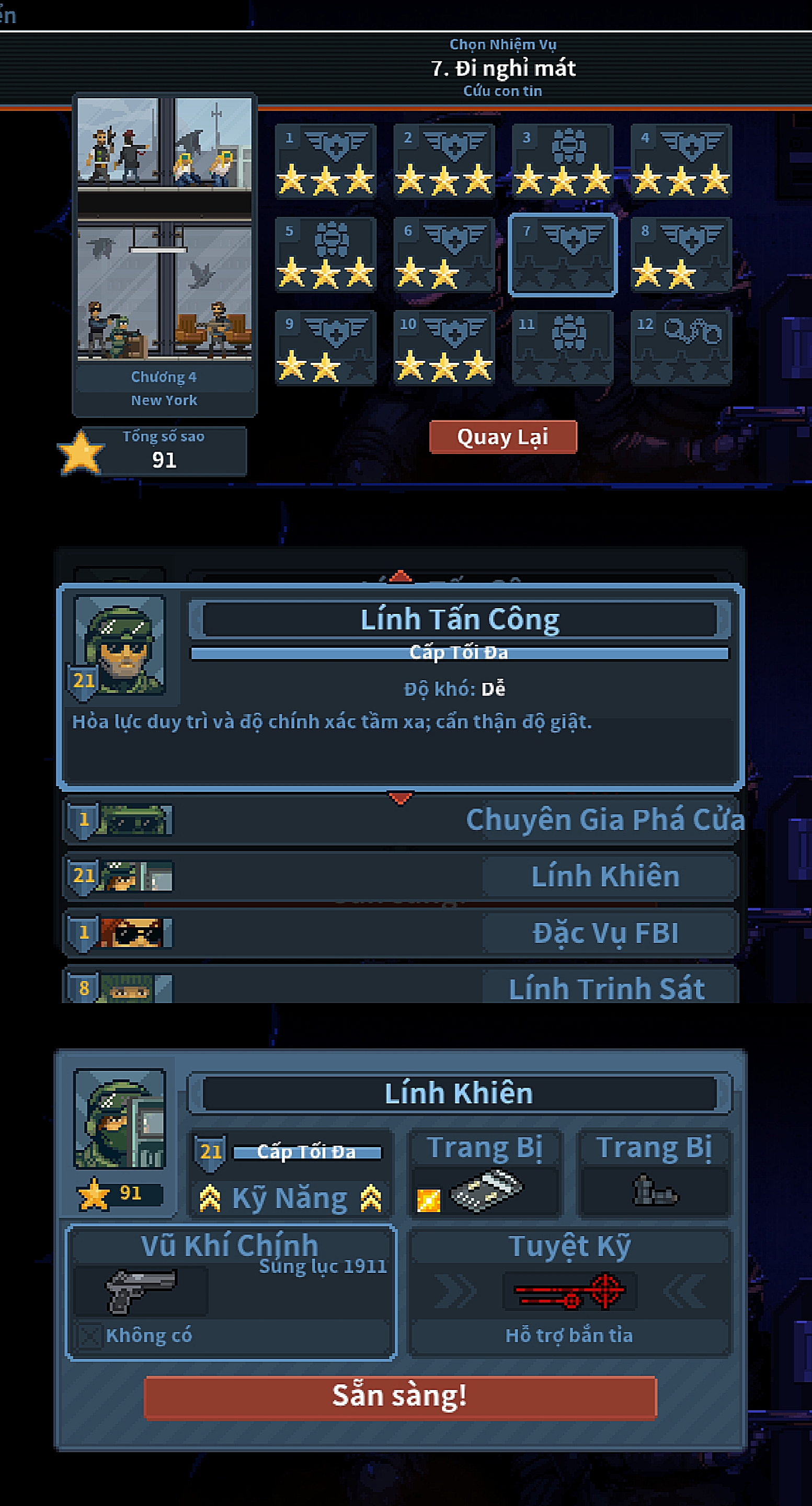Choose the Lính Trinh Sát class row
Image resolution: width=812 pixels, height=1506 pixels.
tap(401, 987)
